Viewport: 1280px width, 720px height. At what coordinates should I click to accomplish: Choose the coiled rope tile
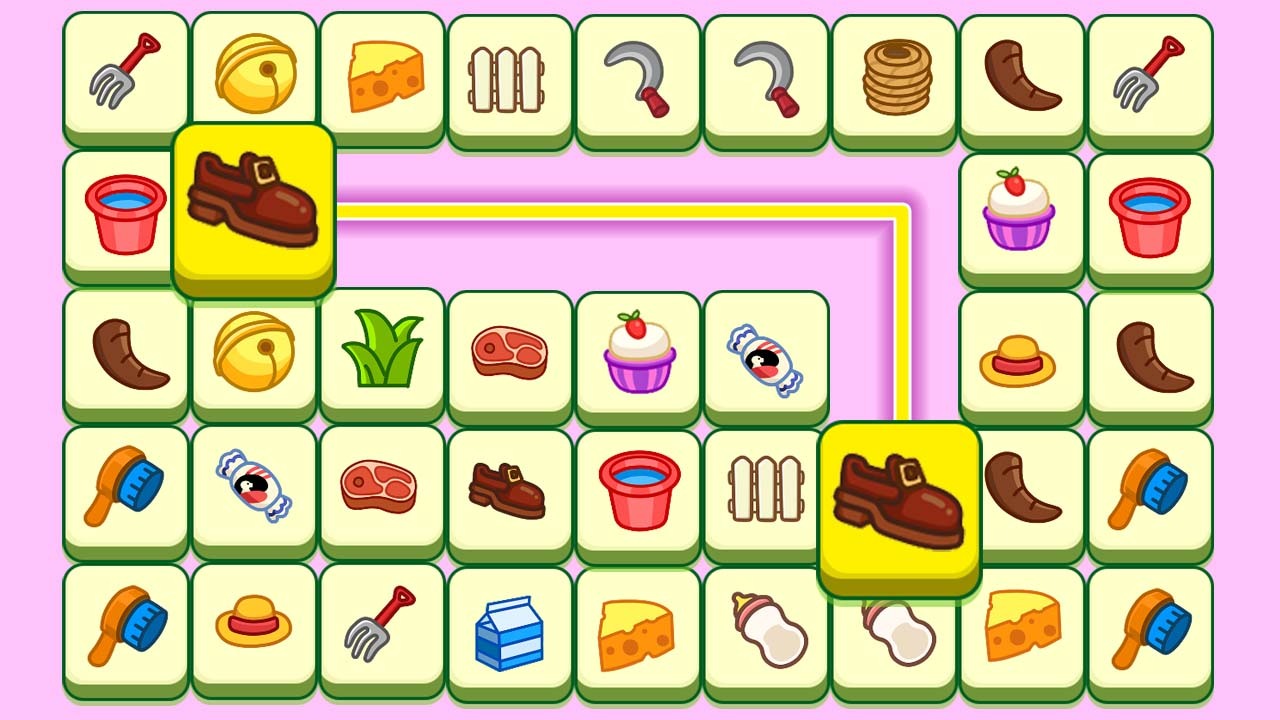895,77
